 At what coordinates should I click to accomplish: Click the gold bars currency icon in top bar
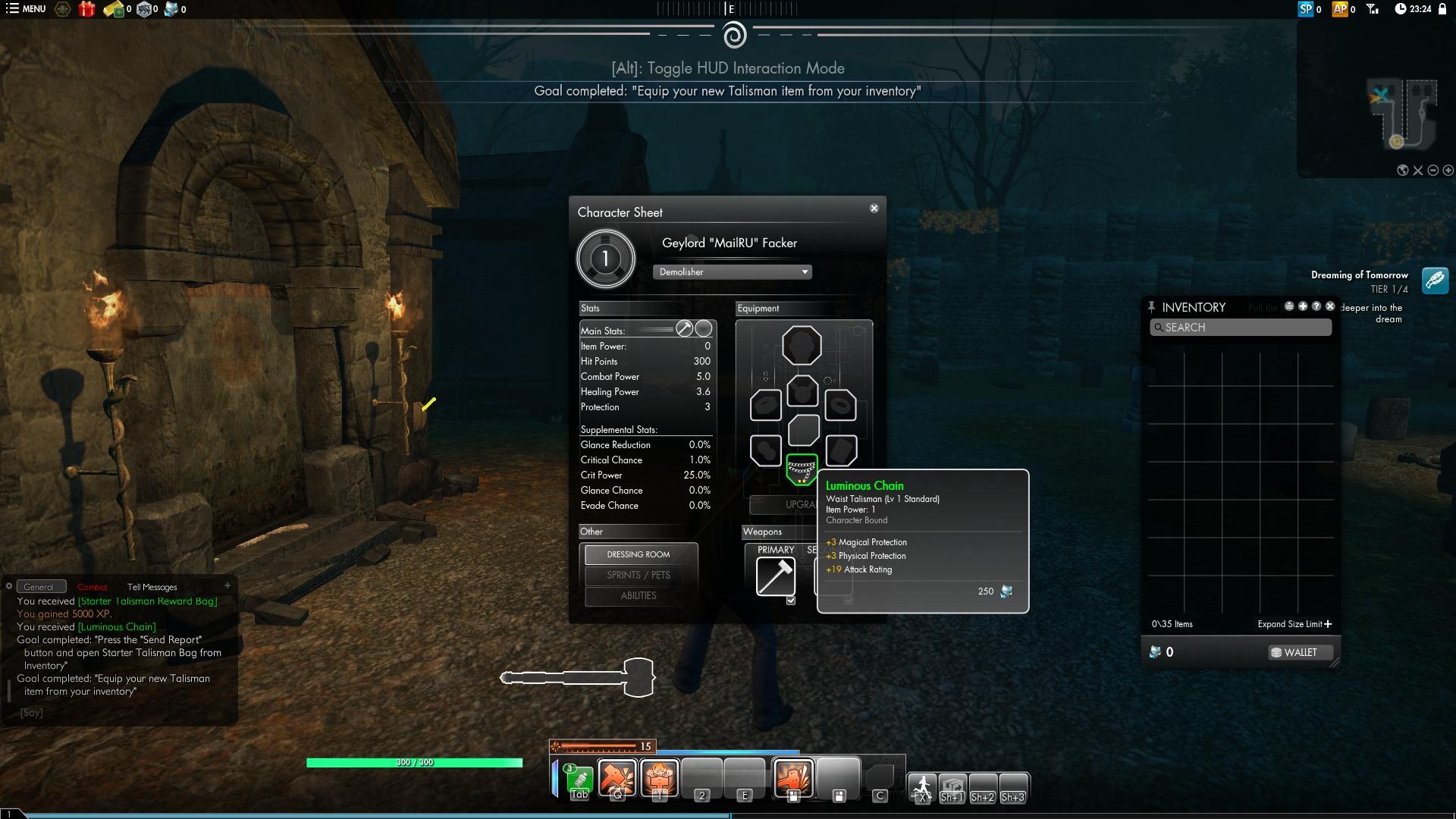click(114, 10)
